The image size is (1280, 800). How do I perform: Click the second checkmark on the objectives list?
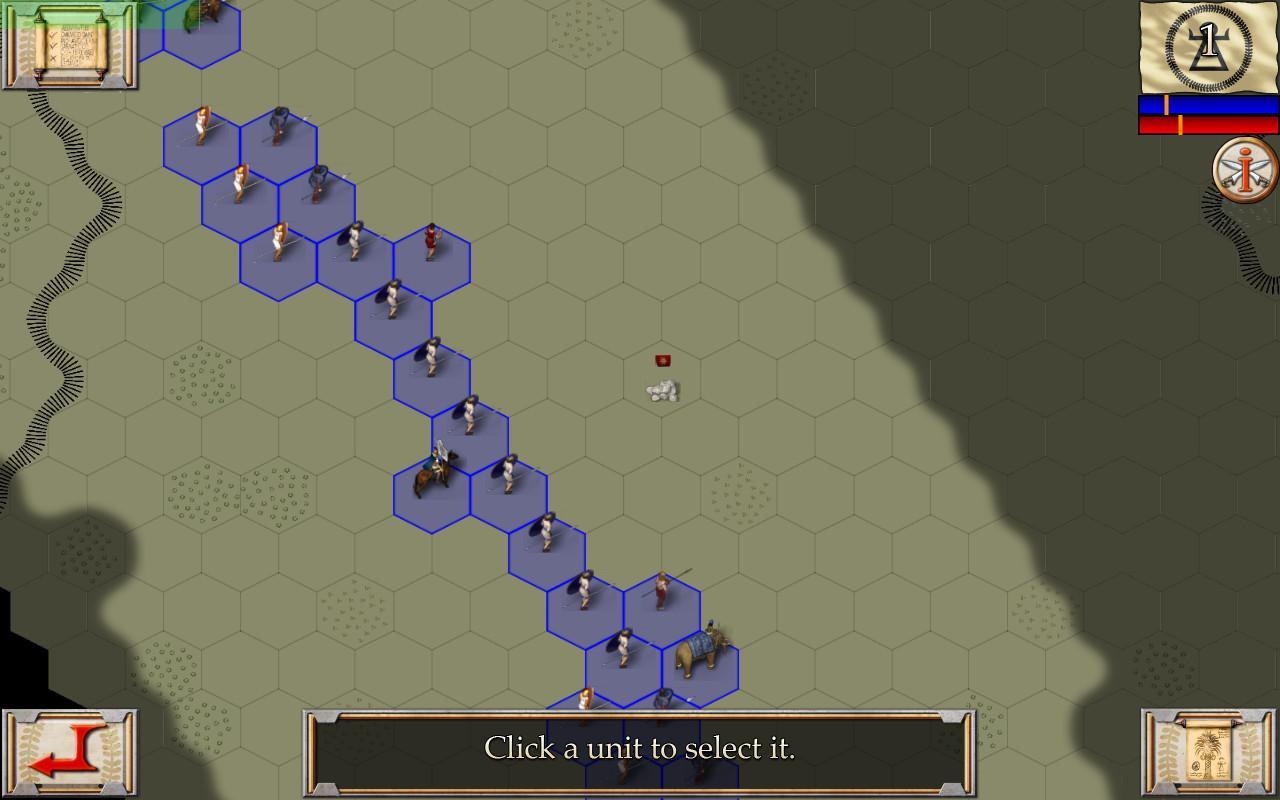click(53, 46)
